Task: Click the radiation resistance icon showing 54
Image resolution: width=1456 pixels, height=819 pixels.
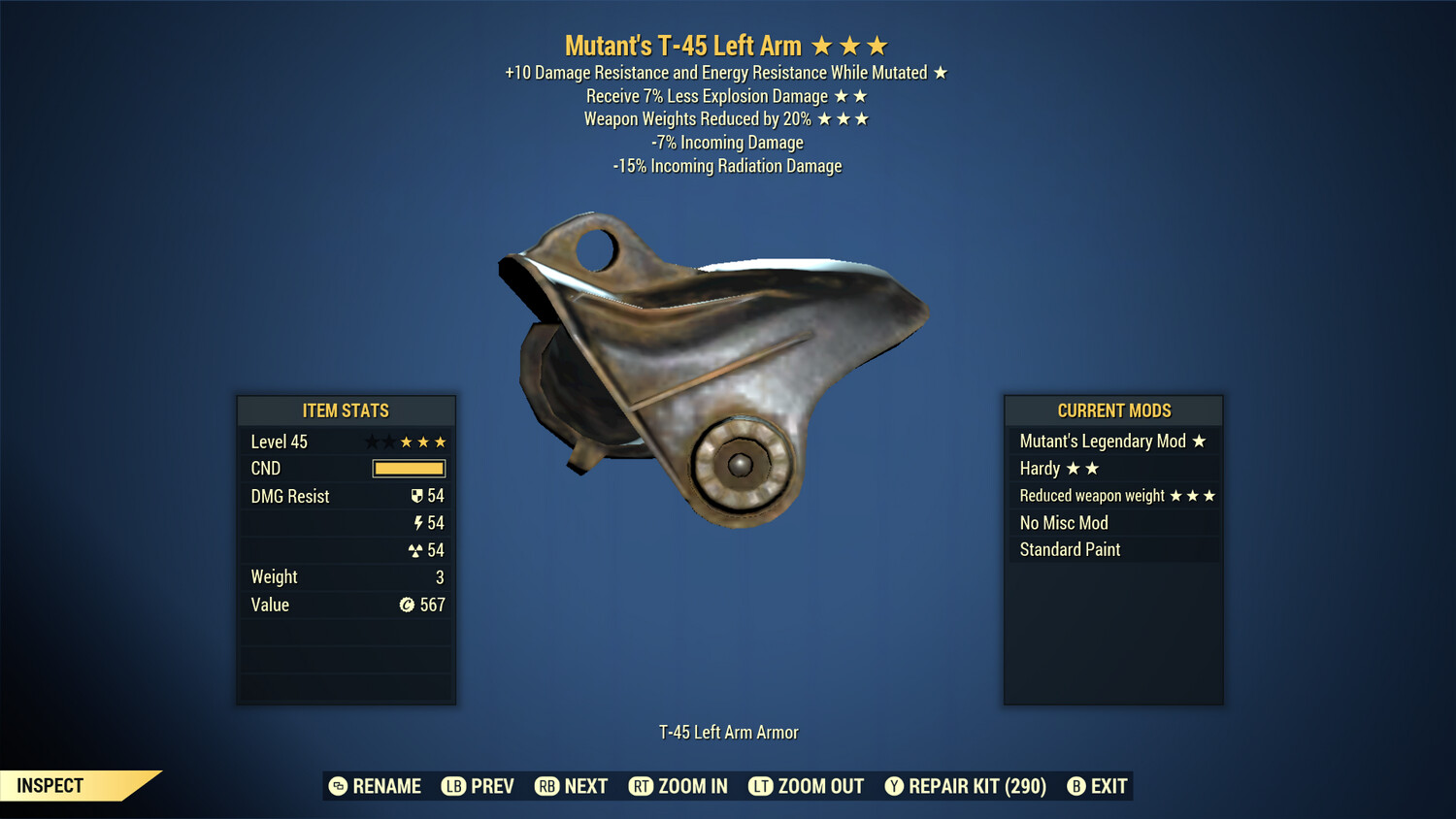Action: coord(417,550)
